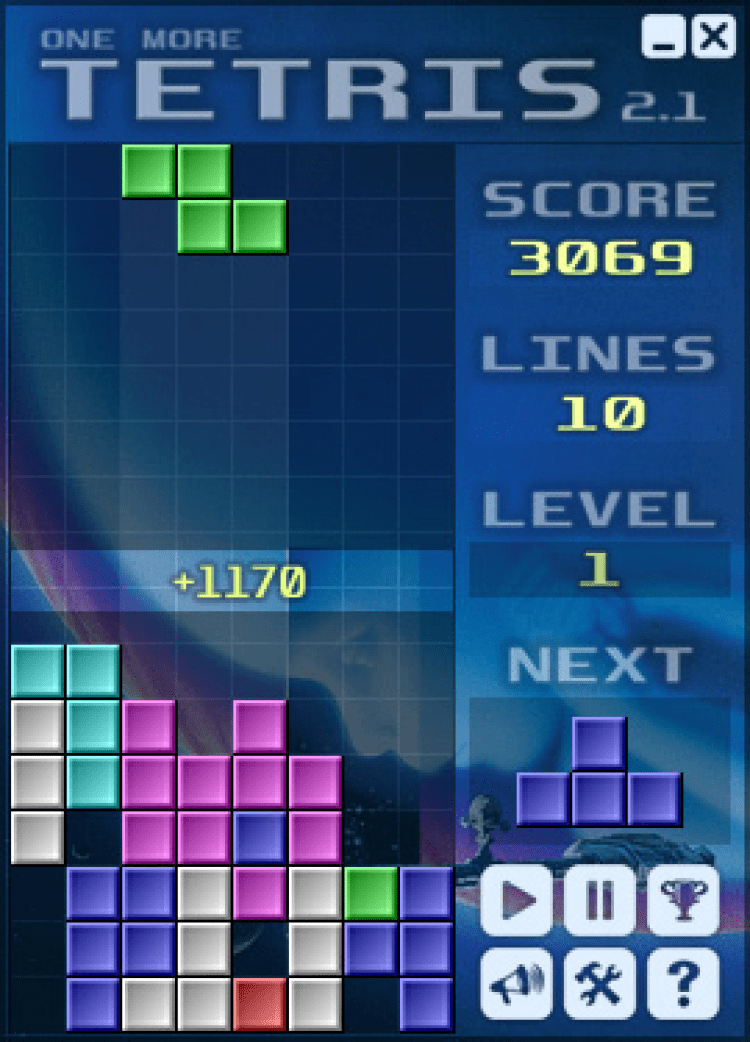Viewport: 750px width, 1042px height.
Task: Show help with the question mark button
Action: point(684,983)
